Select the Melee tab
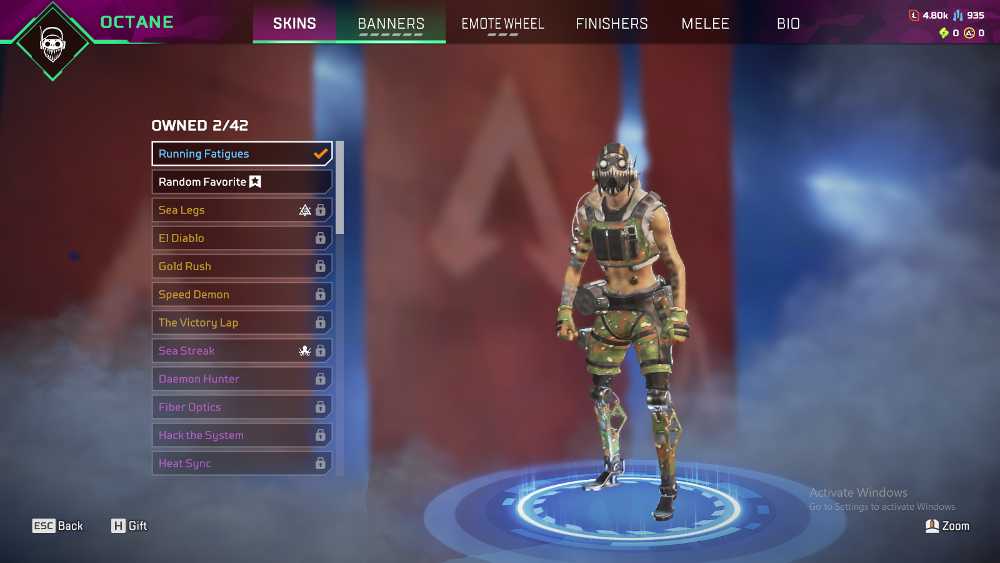 (x=705, y=23)
